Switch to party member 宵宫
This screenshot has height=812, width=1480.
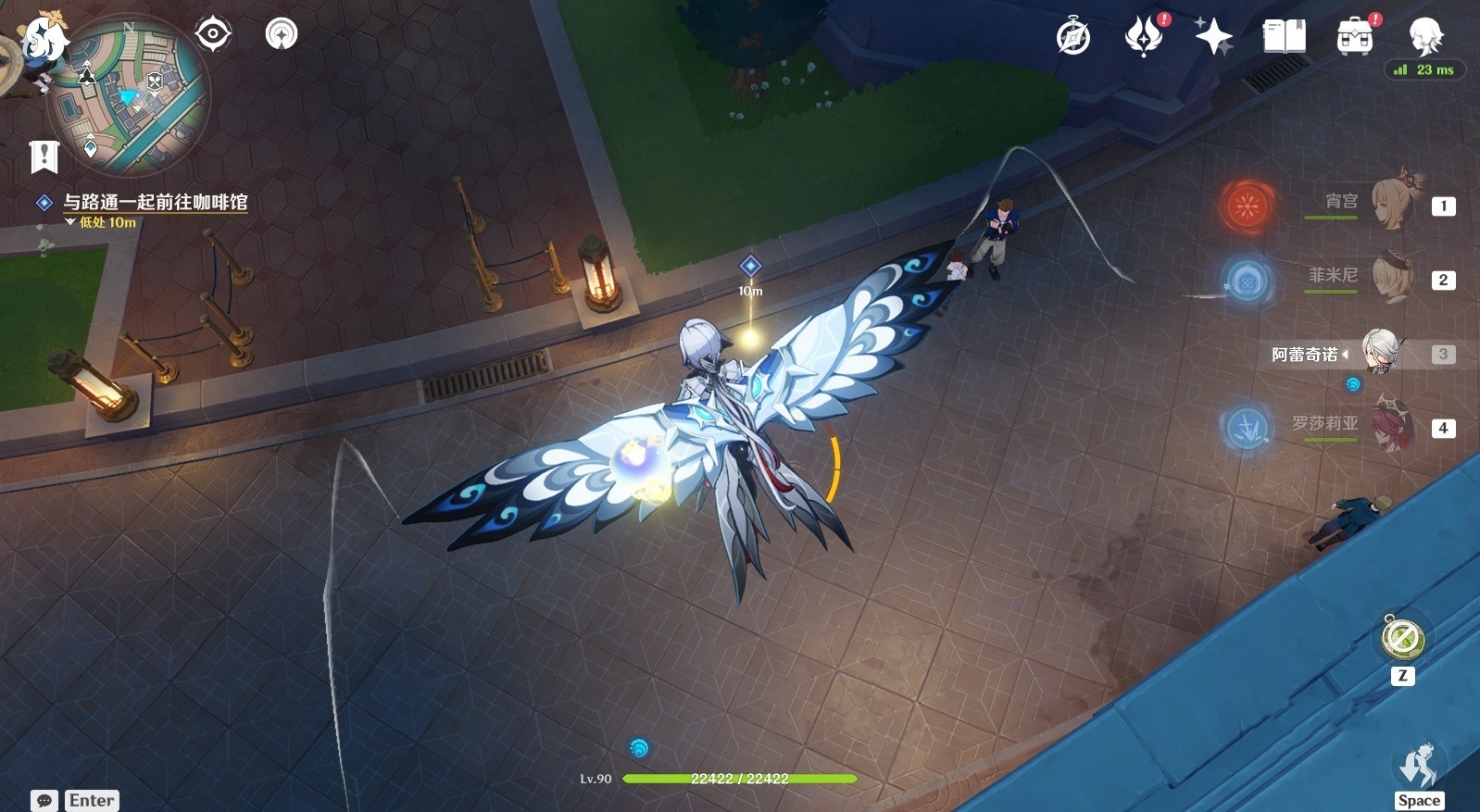pos(1389,202)
